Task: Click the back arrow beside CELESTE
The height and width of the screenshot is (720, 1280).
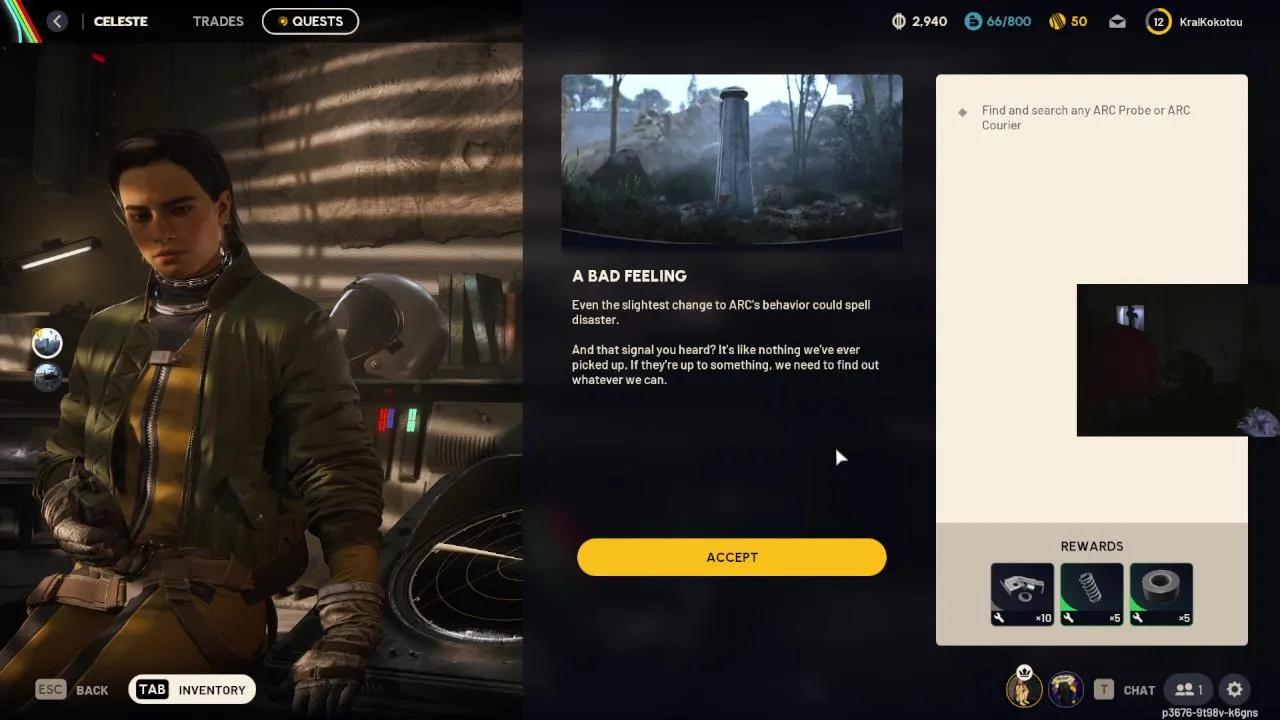Action: click(x=57, y=20)
